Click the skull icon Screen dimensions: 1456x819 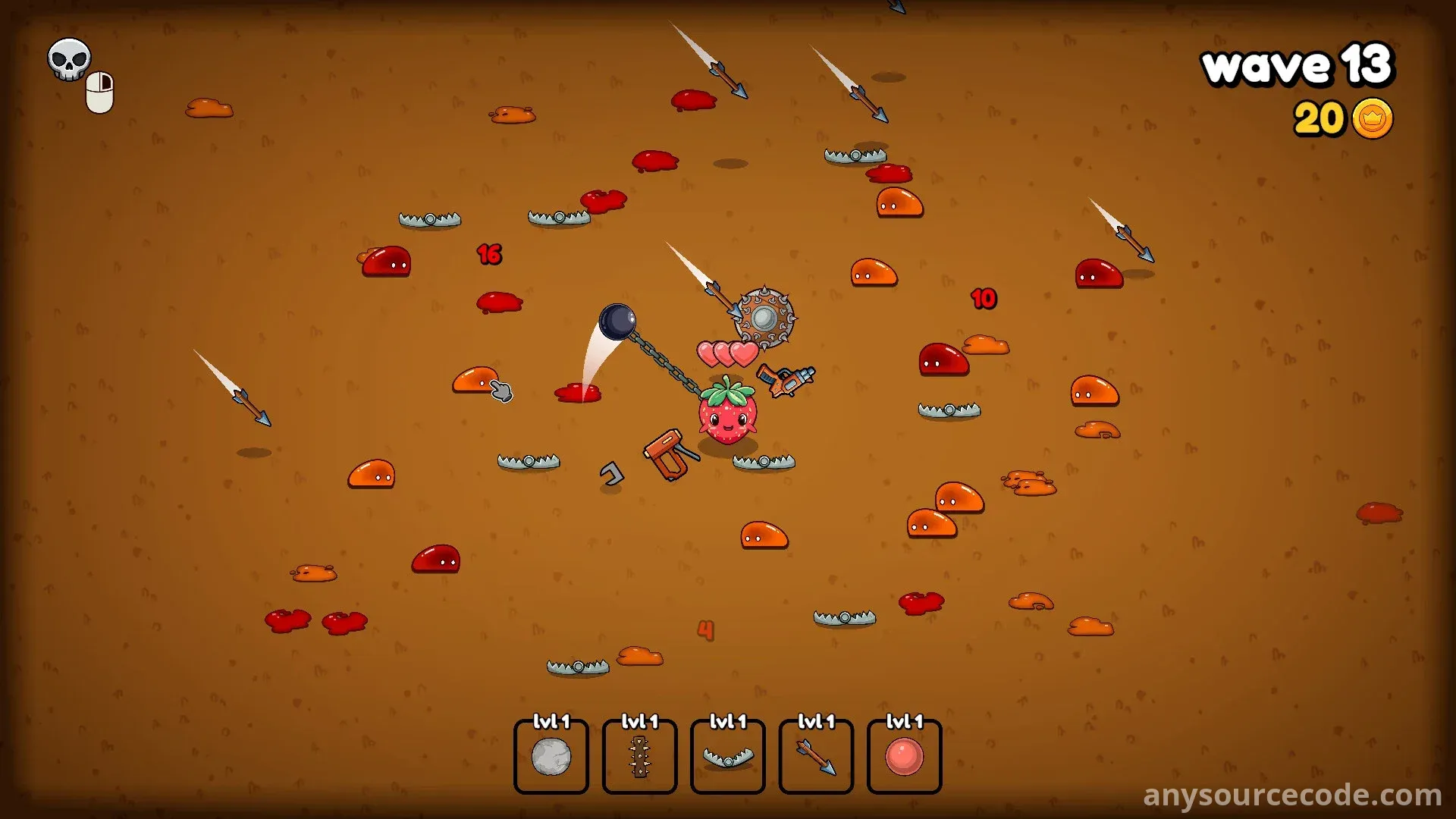[69, 59]
